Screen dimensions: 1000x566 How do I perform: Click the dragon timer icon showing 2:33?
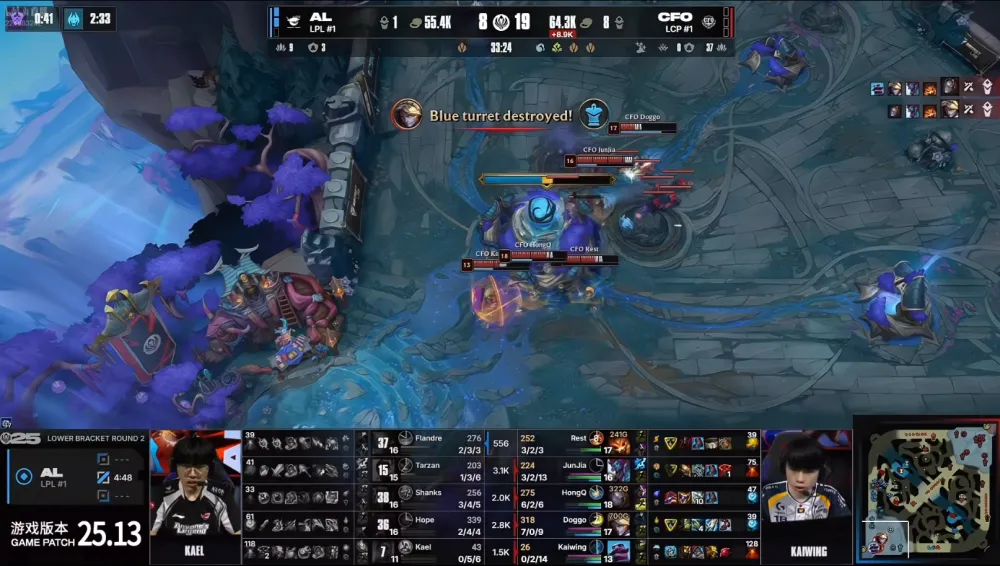74,18
